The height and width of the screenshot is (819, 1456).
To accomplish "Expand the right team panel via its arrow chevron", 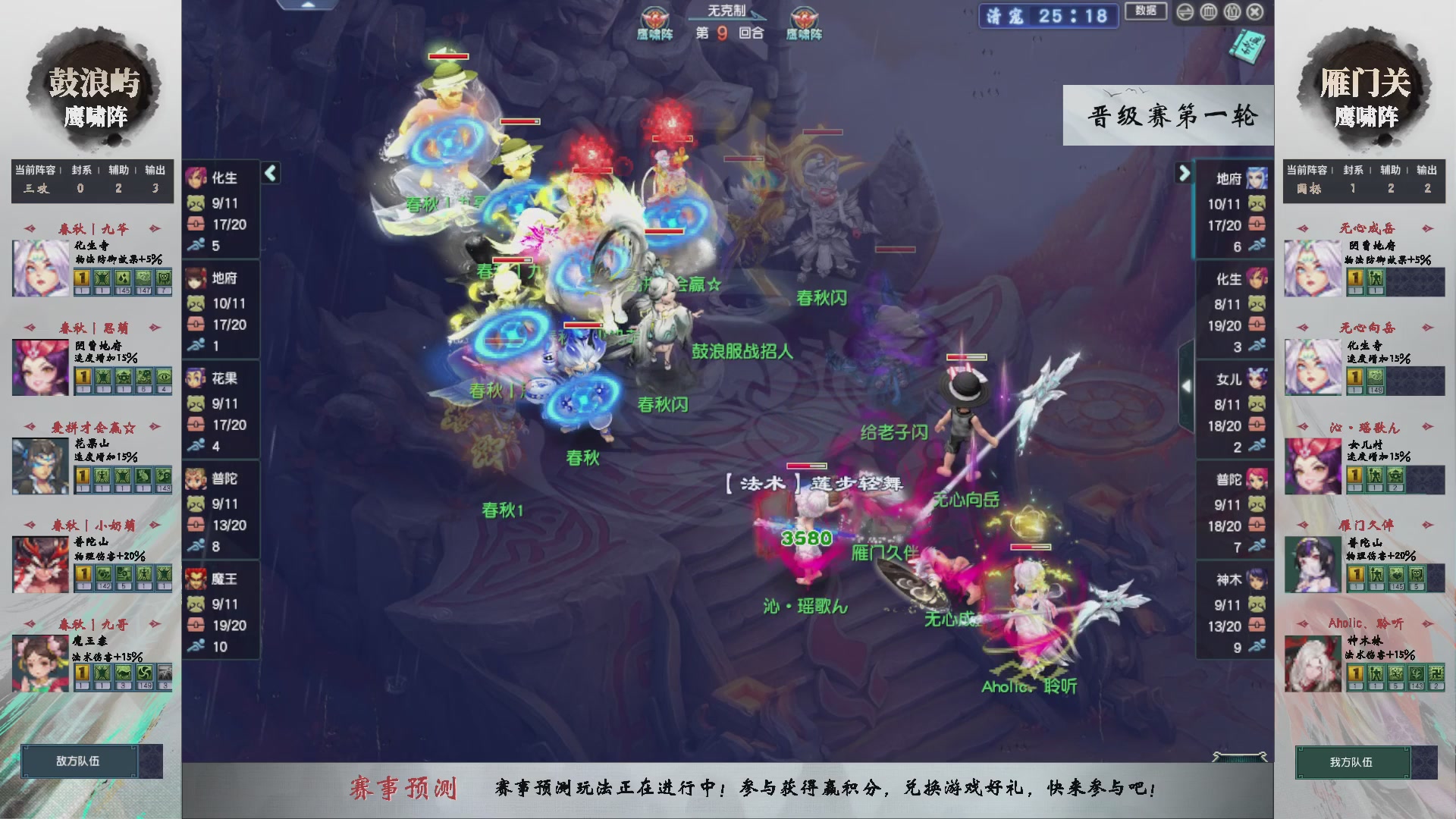I will [1185, 173].
